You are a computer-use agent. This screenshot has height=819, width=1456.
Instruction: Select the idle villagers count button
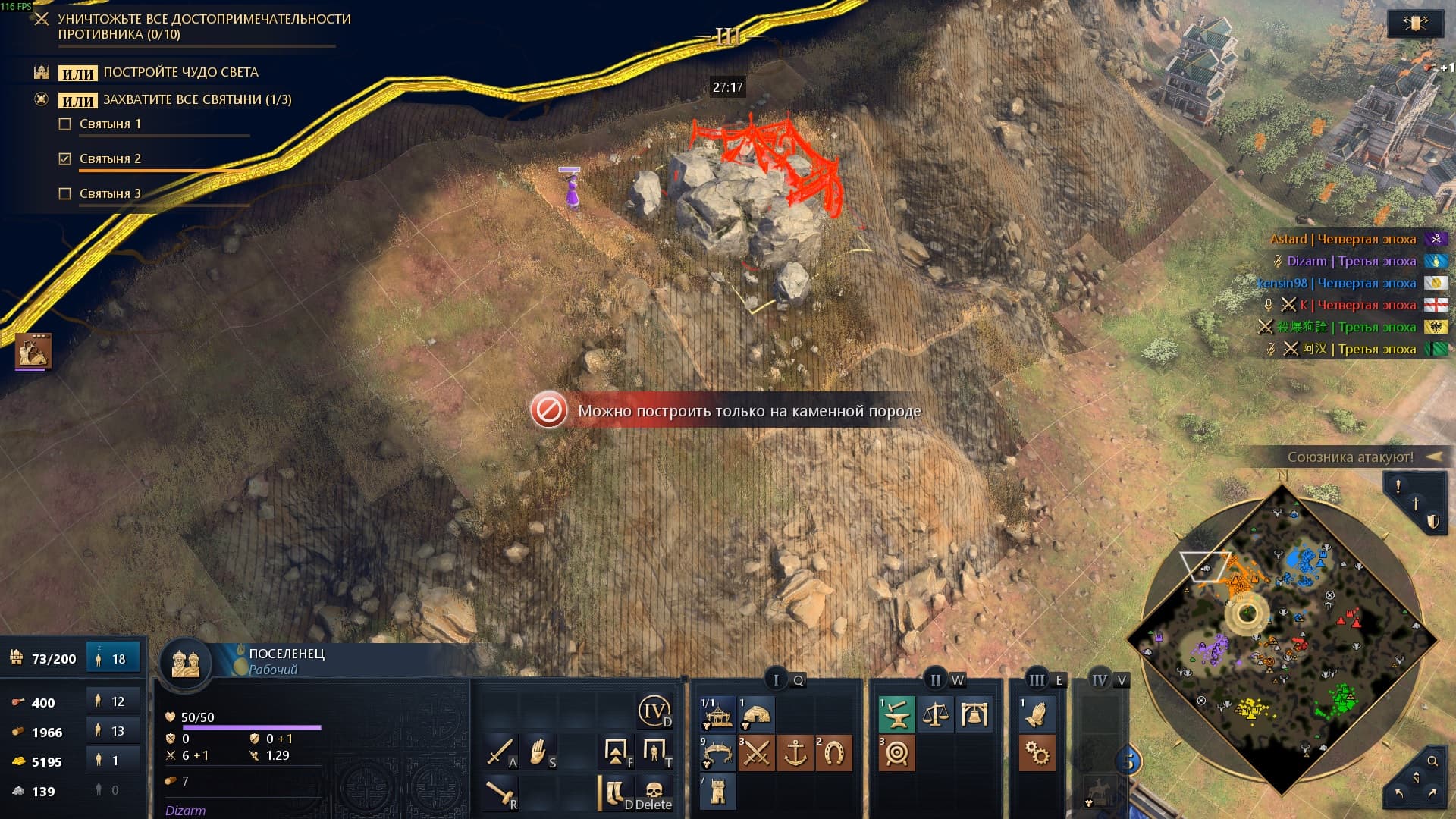[113, 658]
